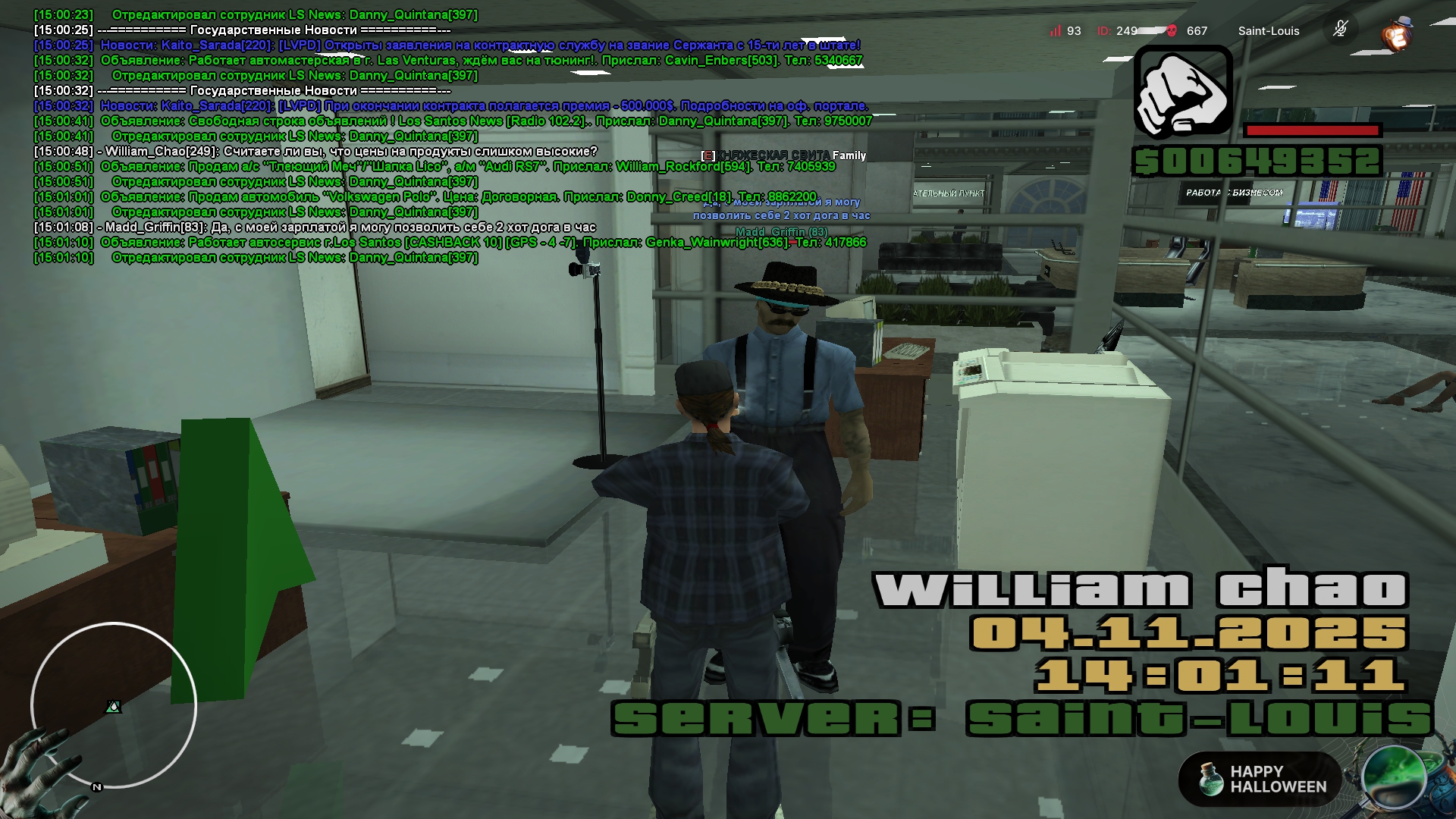The height and width of the screenshot is (819, 1456).
Task: Click the cauldron magnifying glass icon
Action: coord(1395,779)
